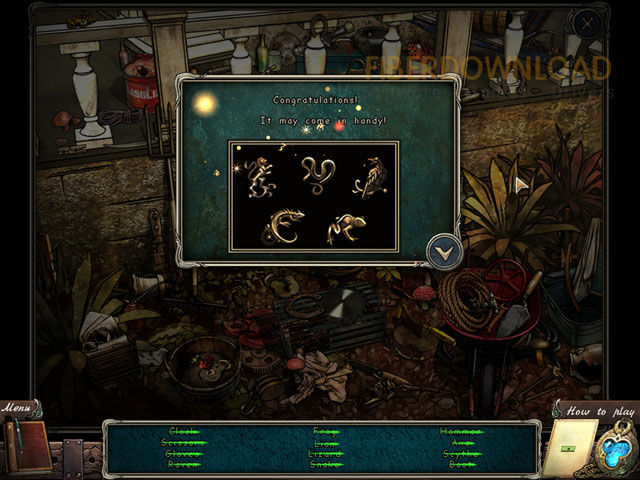
Task: Close the hidden object scene with X
Action: 589,23
